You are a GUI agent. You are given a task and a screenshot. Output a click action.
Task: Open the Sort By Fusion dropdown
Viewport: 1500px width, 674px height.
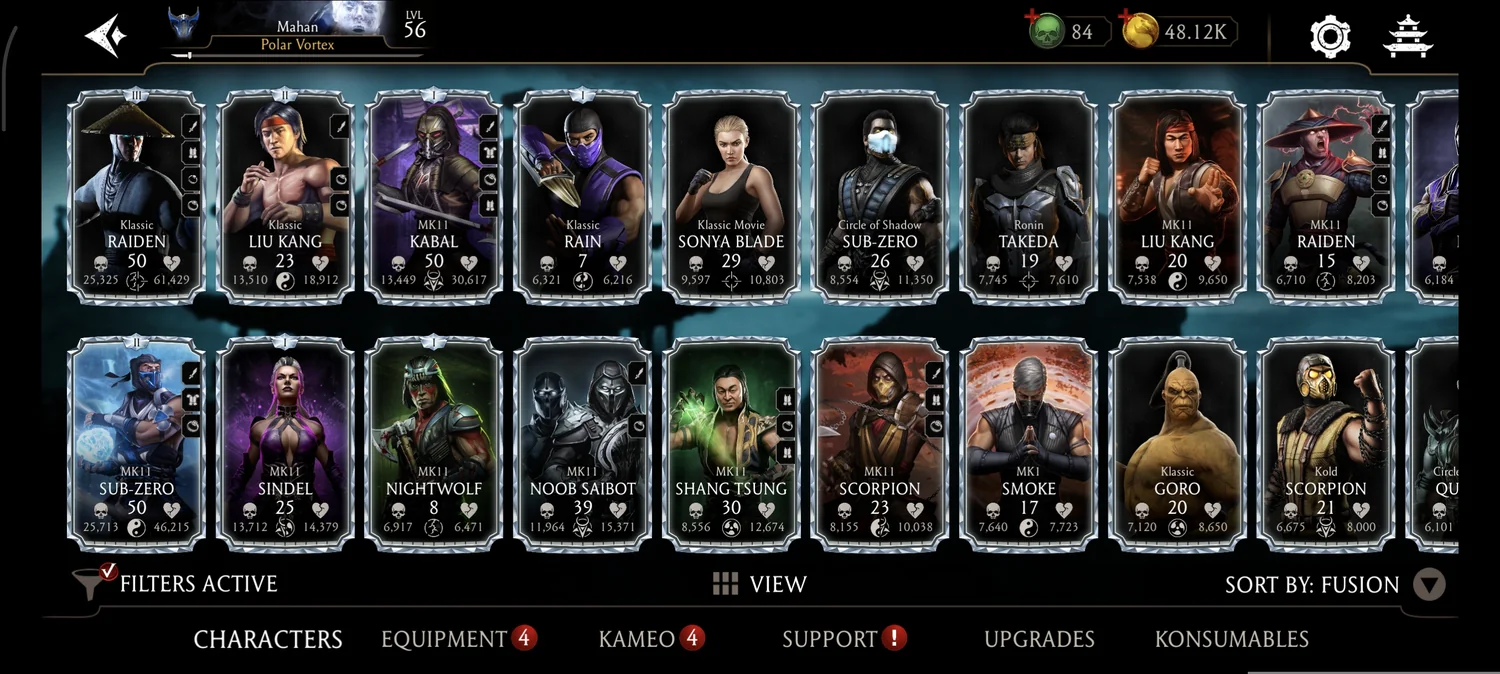(x=1430, y=585)
